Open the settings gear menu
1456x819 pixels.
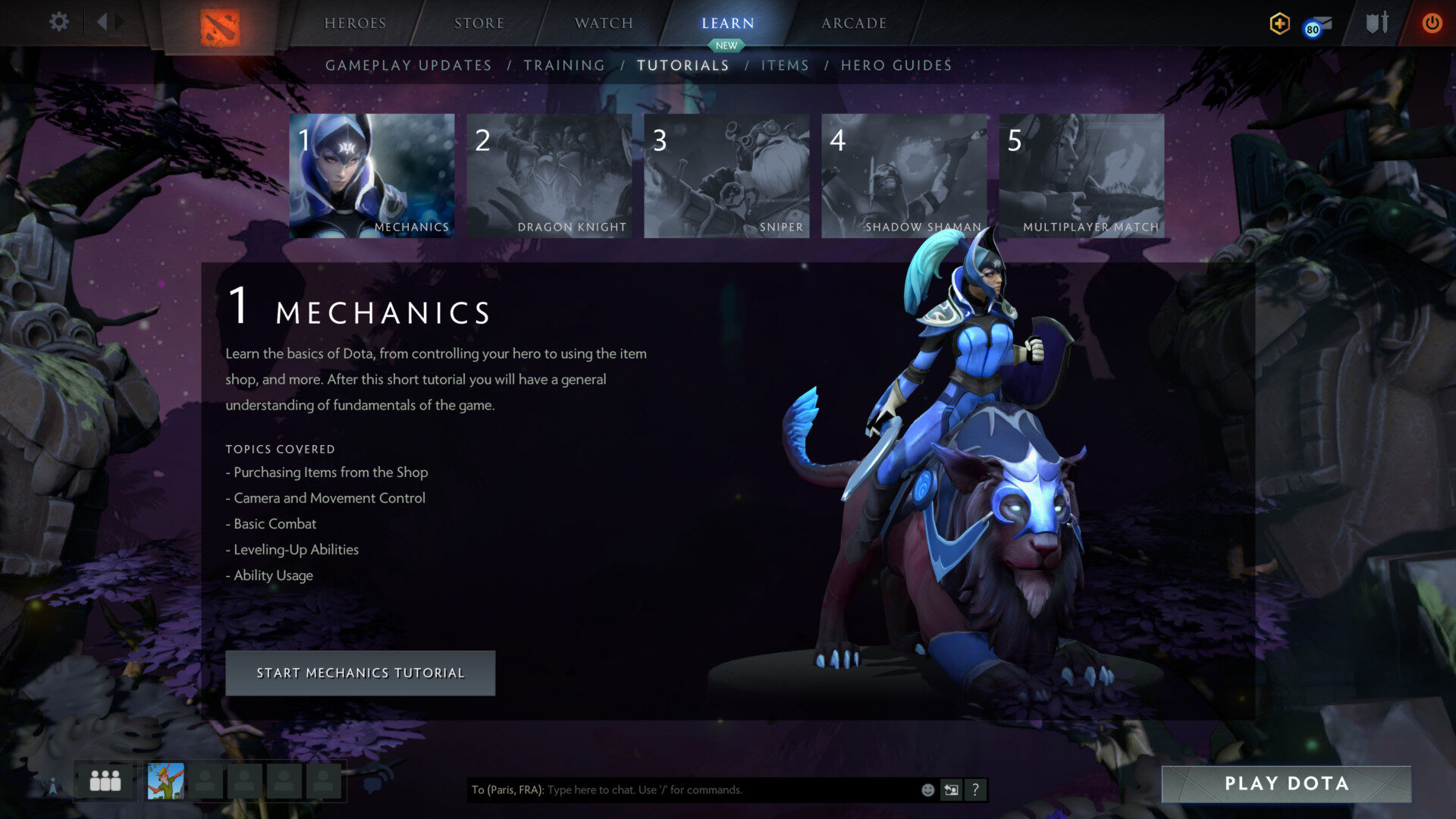point(59,23)
